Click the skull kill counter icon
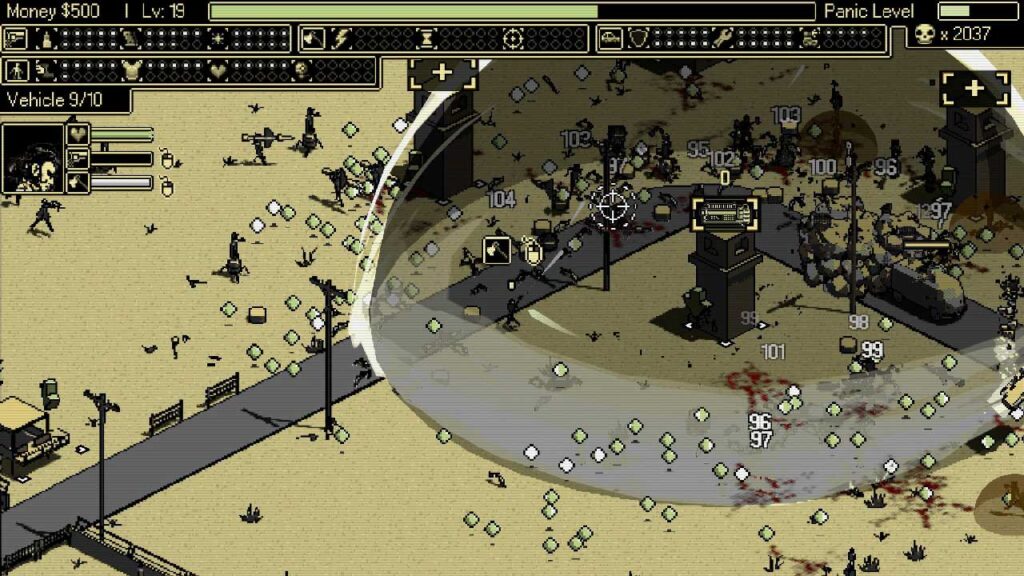This screenshot has height=576, width=1024. pos(924,35)
